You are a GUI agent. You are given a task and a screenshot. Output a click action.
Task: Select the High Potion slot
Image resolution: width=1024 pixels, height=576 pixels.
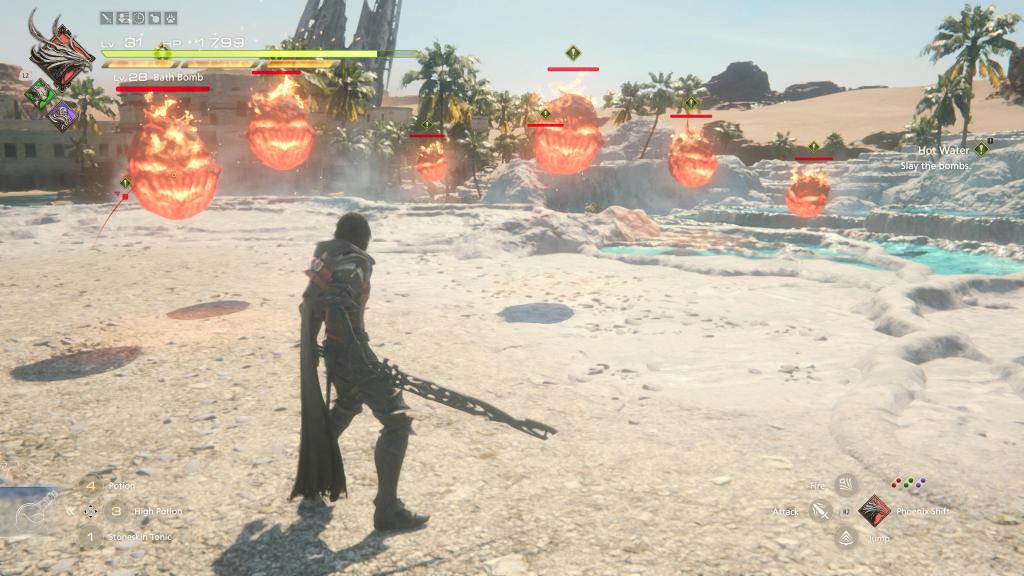[x=117, y=511]
